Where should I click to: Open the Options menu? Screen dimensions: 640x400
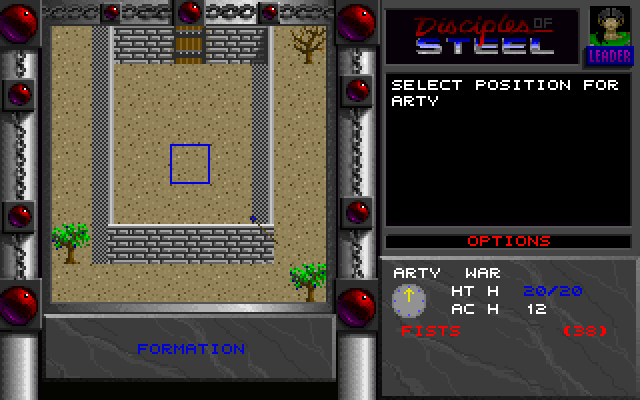click(x=509, y=241)
